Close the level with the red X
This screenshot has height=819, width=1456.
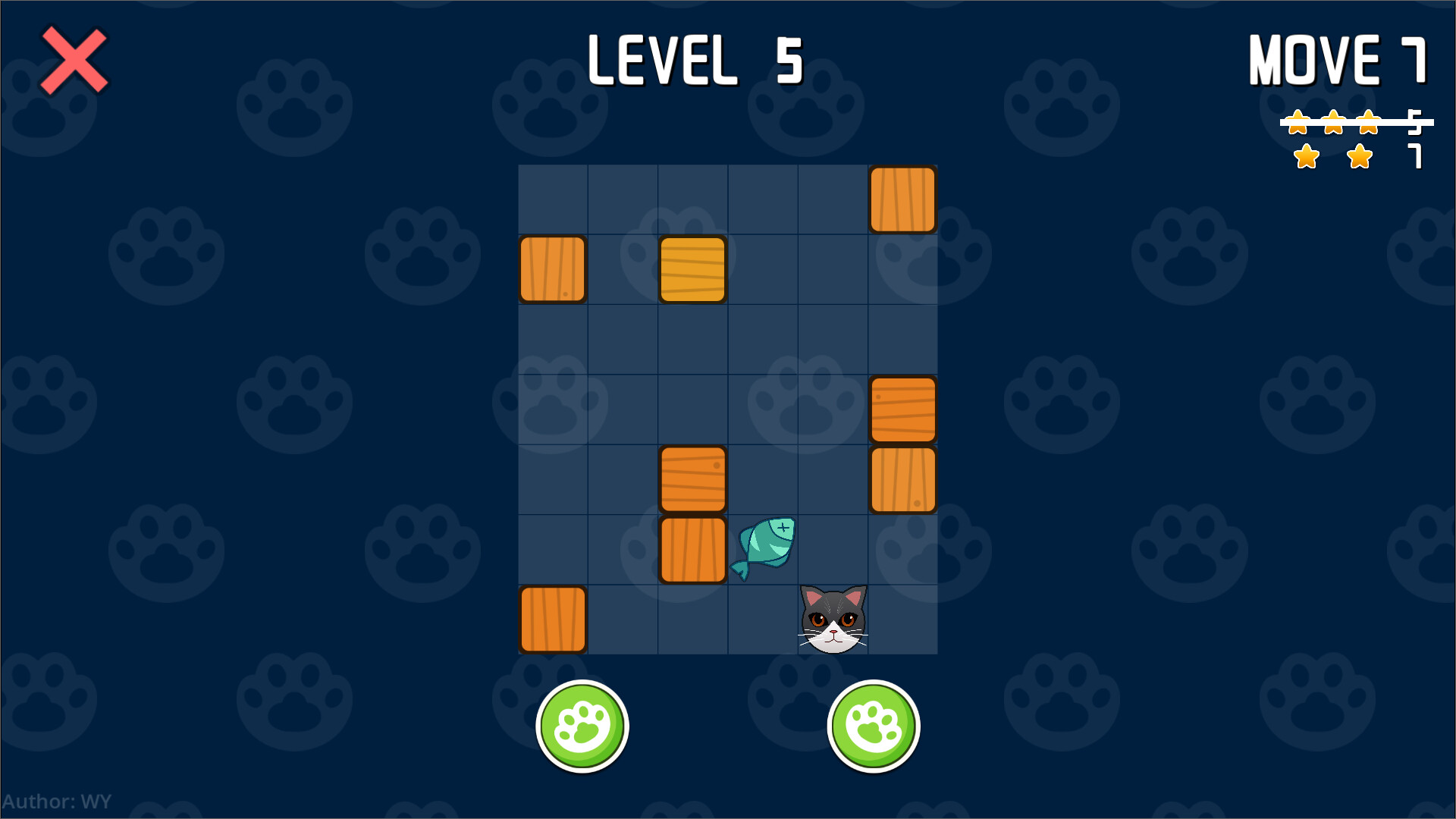tap(74, 61)
